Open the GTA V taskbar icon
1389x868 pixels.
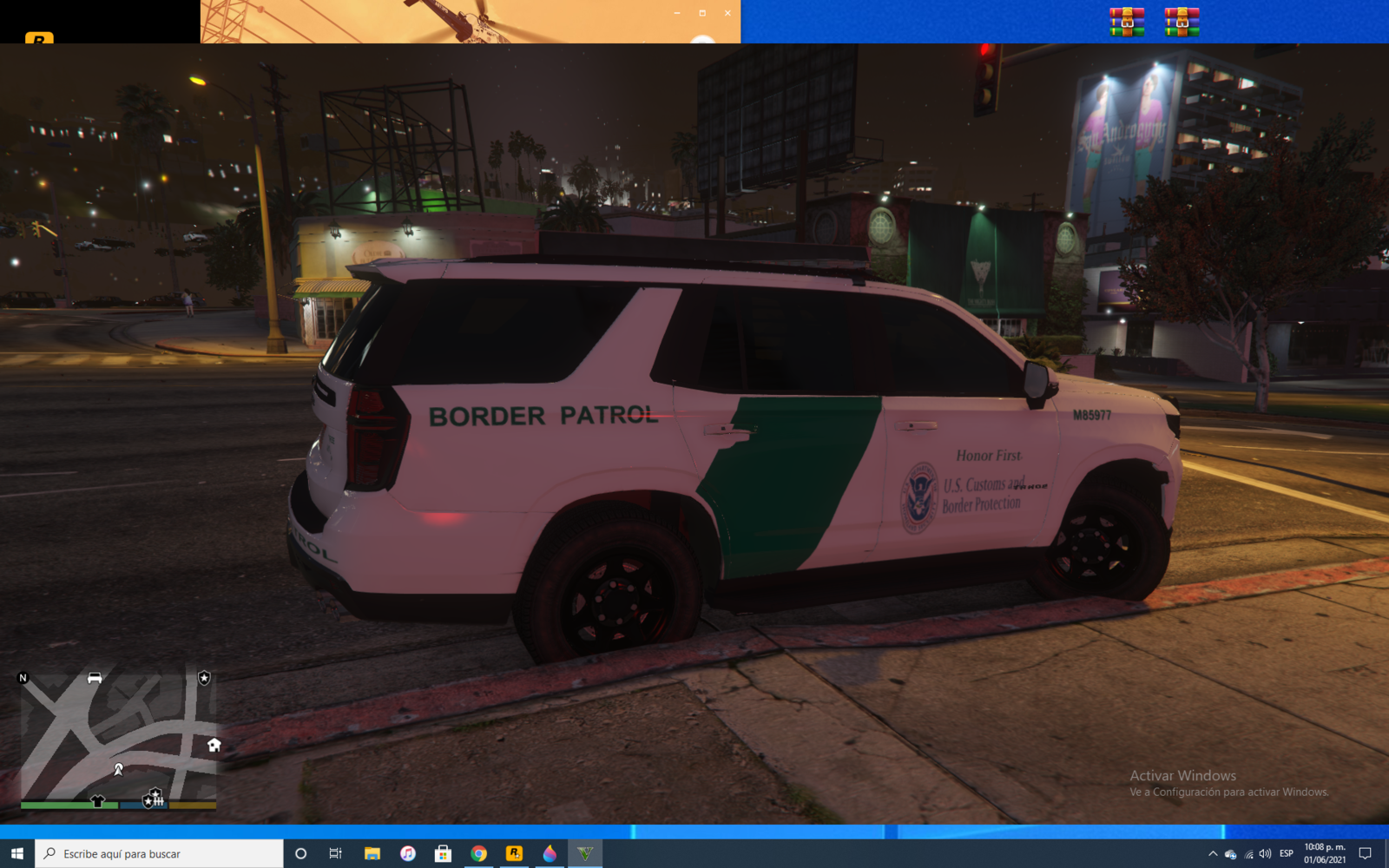(585, 854)
